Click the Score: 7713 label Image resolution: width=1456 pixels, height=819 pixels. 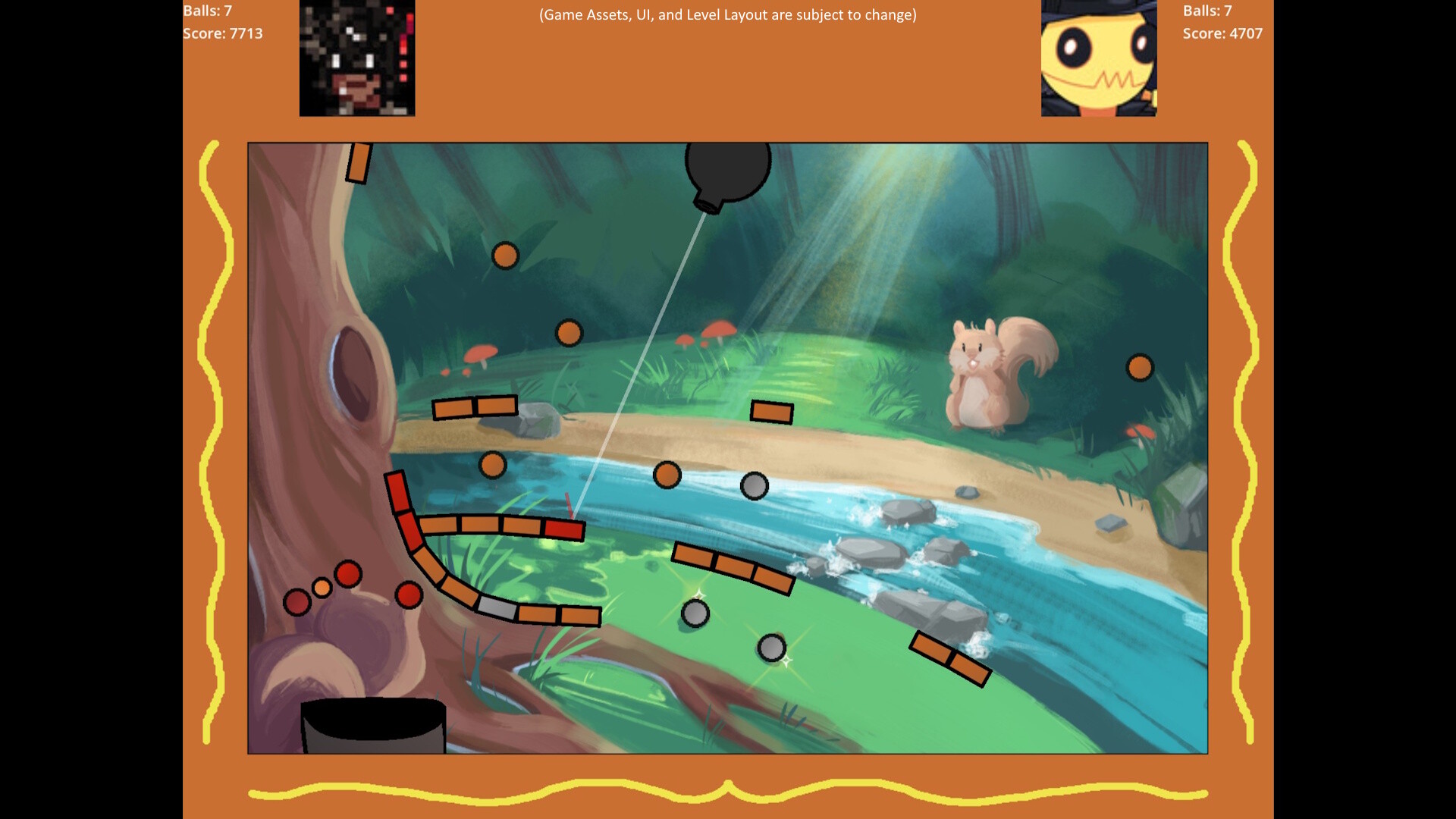click(x=222, y=33)
